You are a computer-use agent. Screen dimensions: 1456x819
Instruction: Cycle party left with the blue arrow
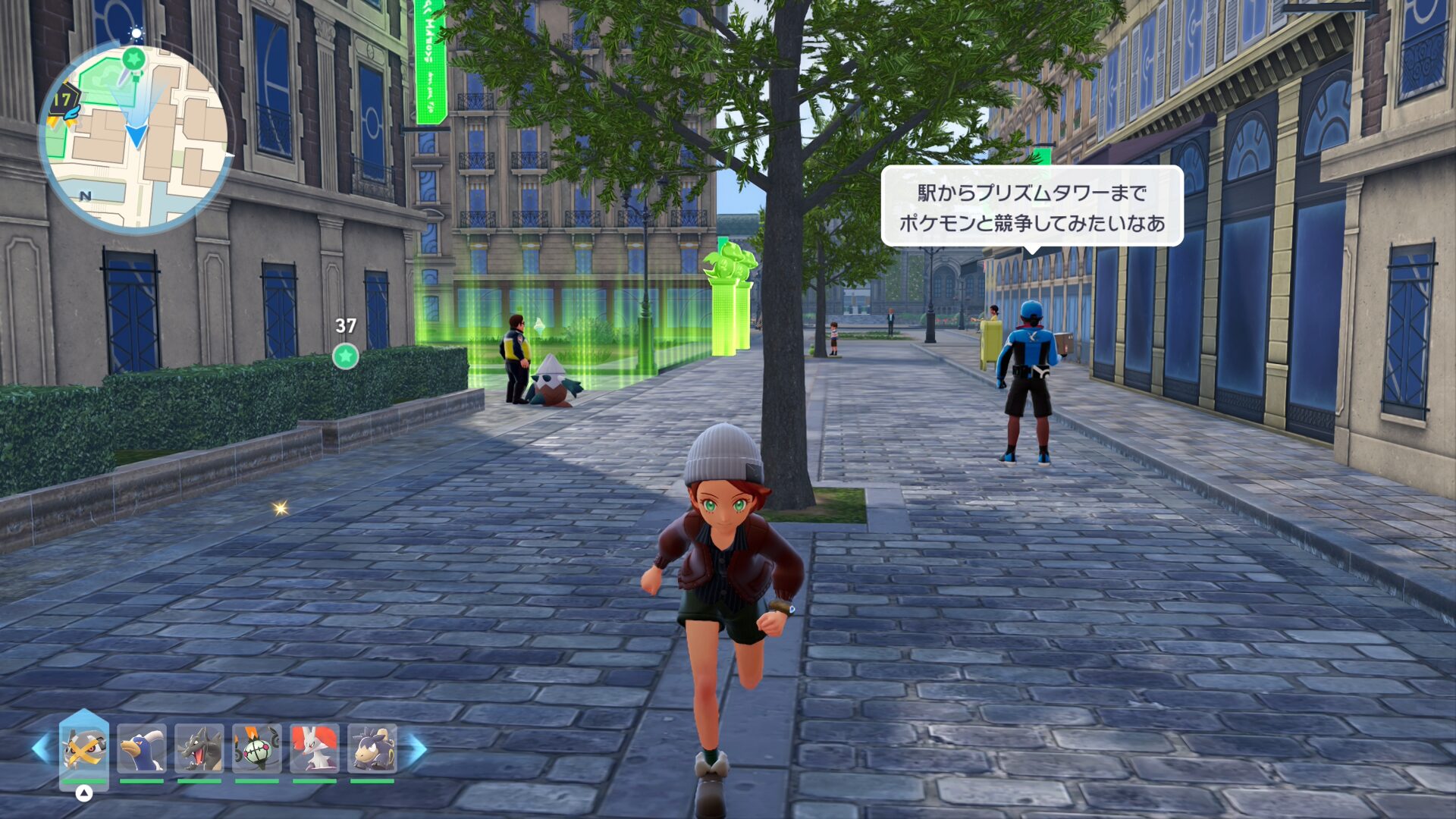point(42,748)
